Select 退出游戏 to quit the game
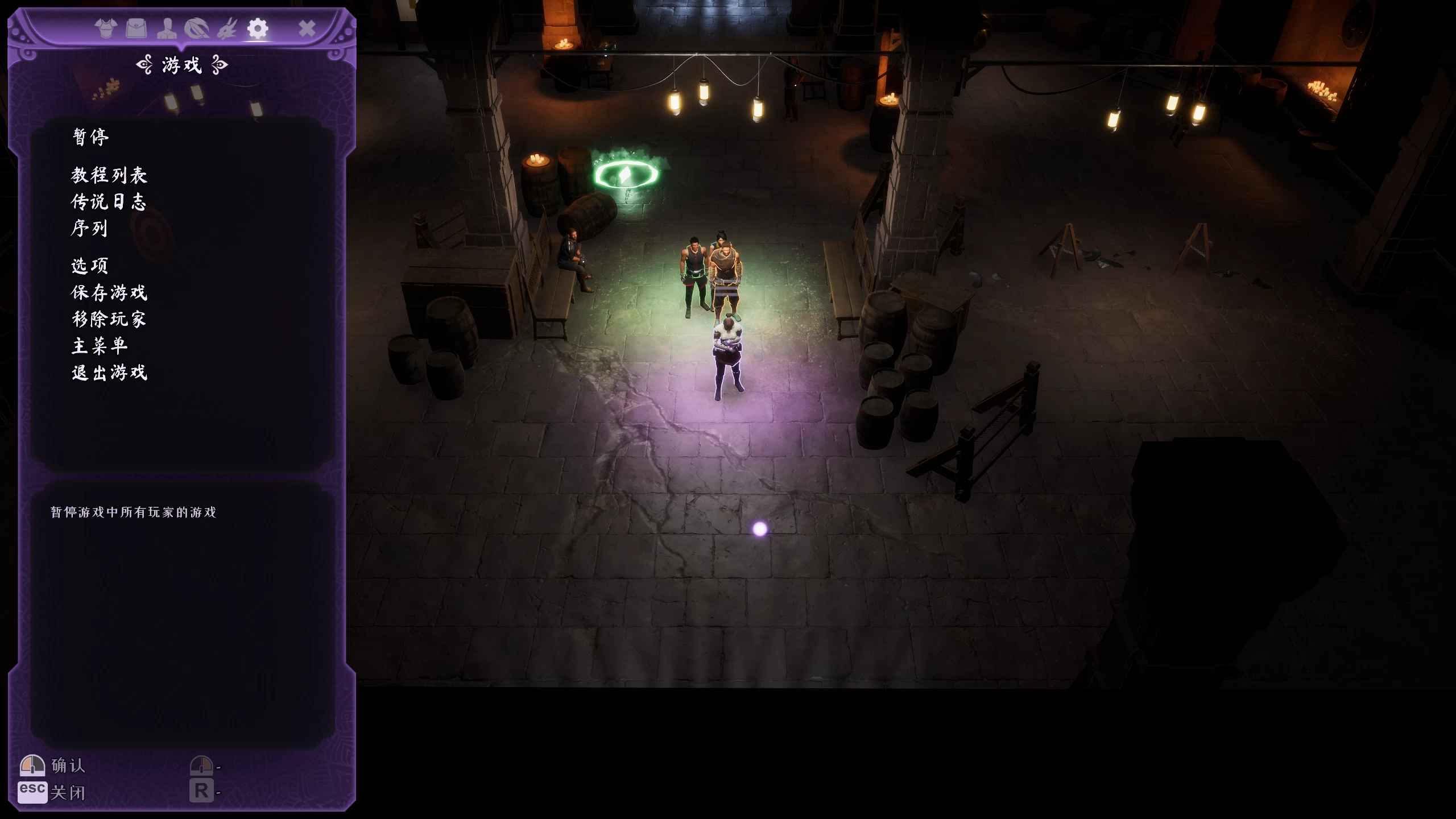The height and width of the screenshot is (819, 1456). coord(109,373)
